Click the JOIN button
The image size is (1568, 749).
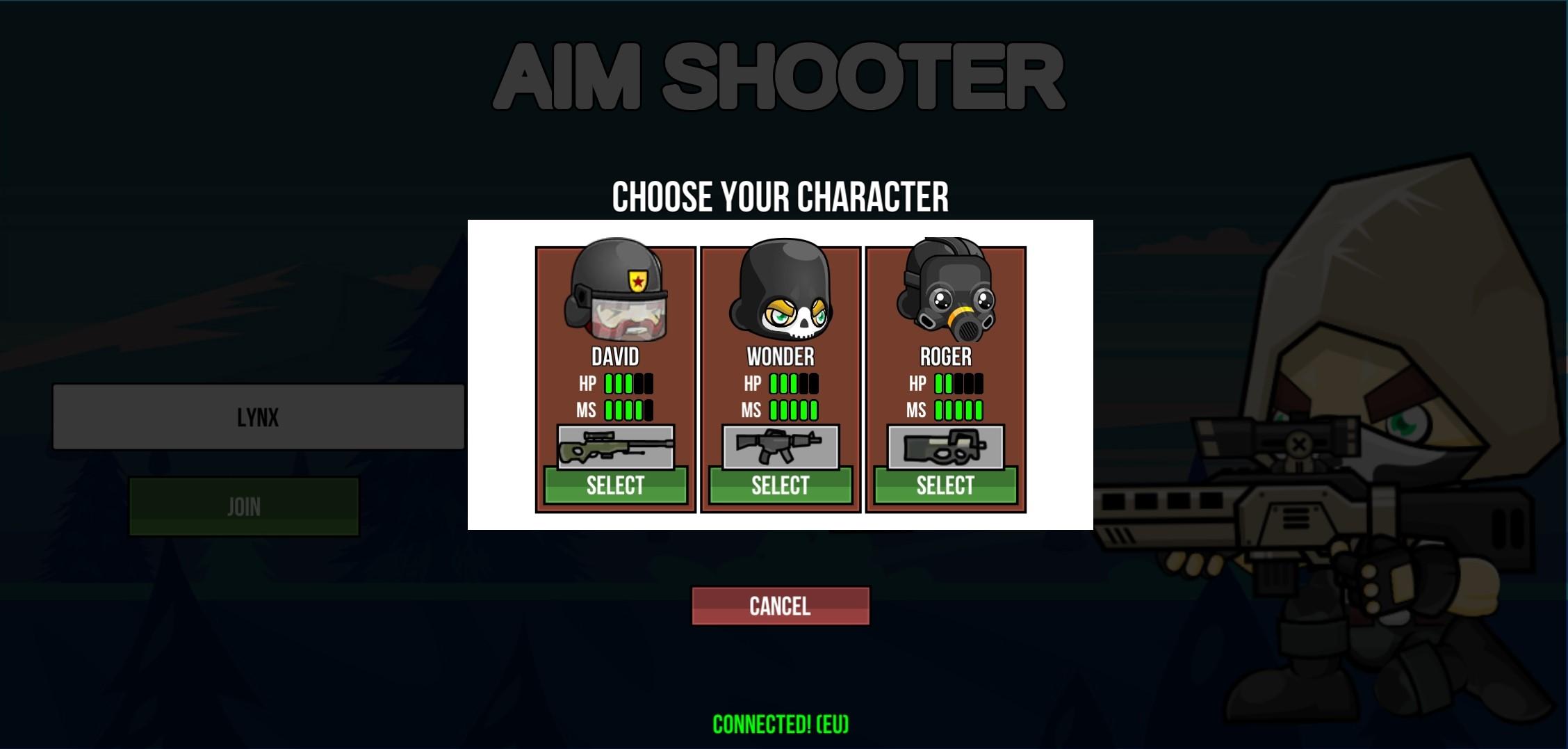click(x=243, y=506)
